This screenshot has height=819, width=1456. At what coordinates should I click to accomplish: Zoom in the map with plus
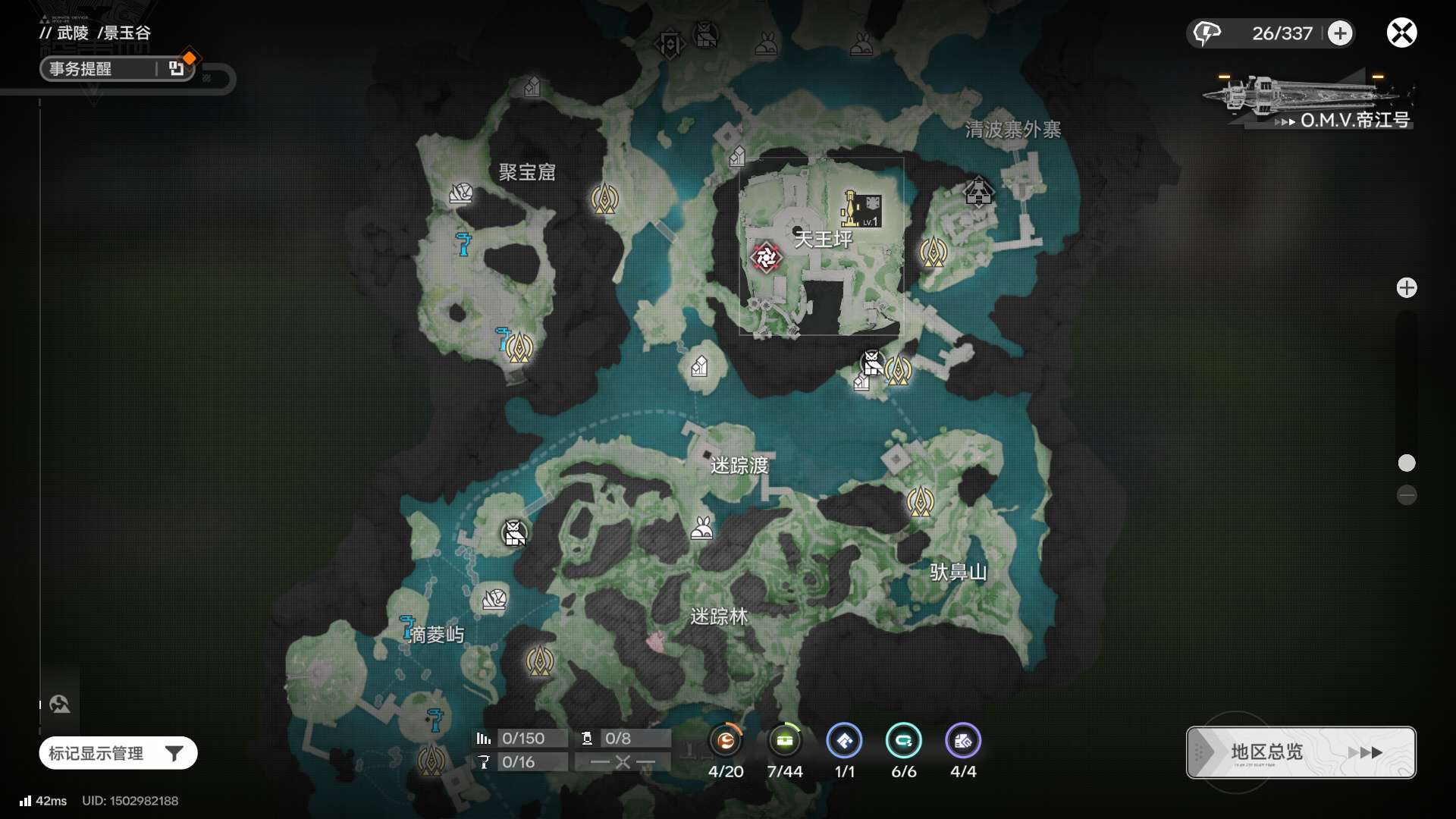coord(1407,288)
